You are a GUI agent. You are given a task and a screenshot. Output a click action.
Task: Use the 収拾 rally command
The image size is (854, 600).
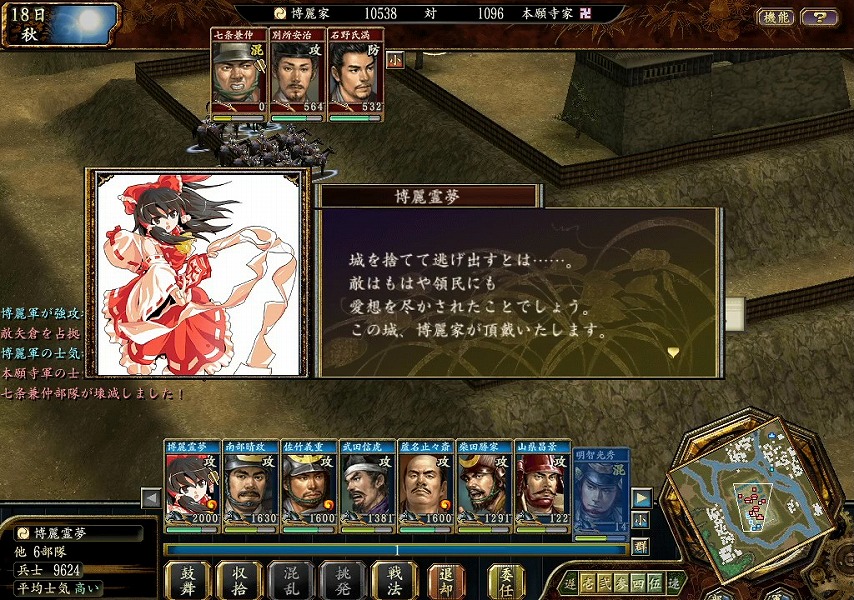click(239, 579)
